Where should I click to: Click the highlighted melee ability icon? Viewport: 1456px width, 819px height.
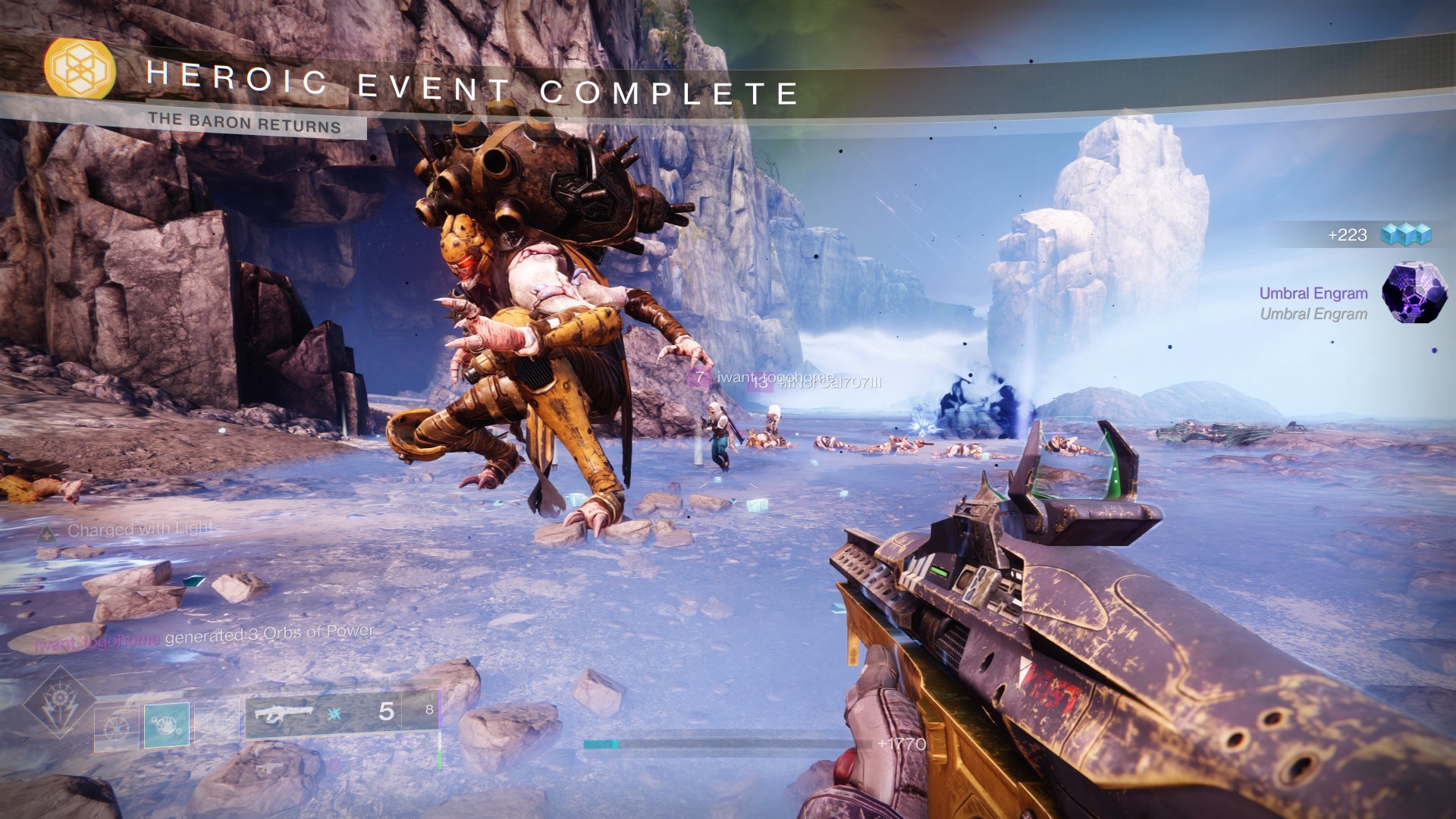click(166, 723)
